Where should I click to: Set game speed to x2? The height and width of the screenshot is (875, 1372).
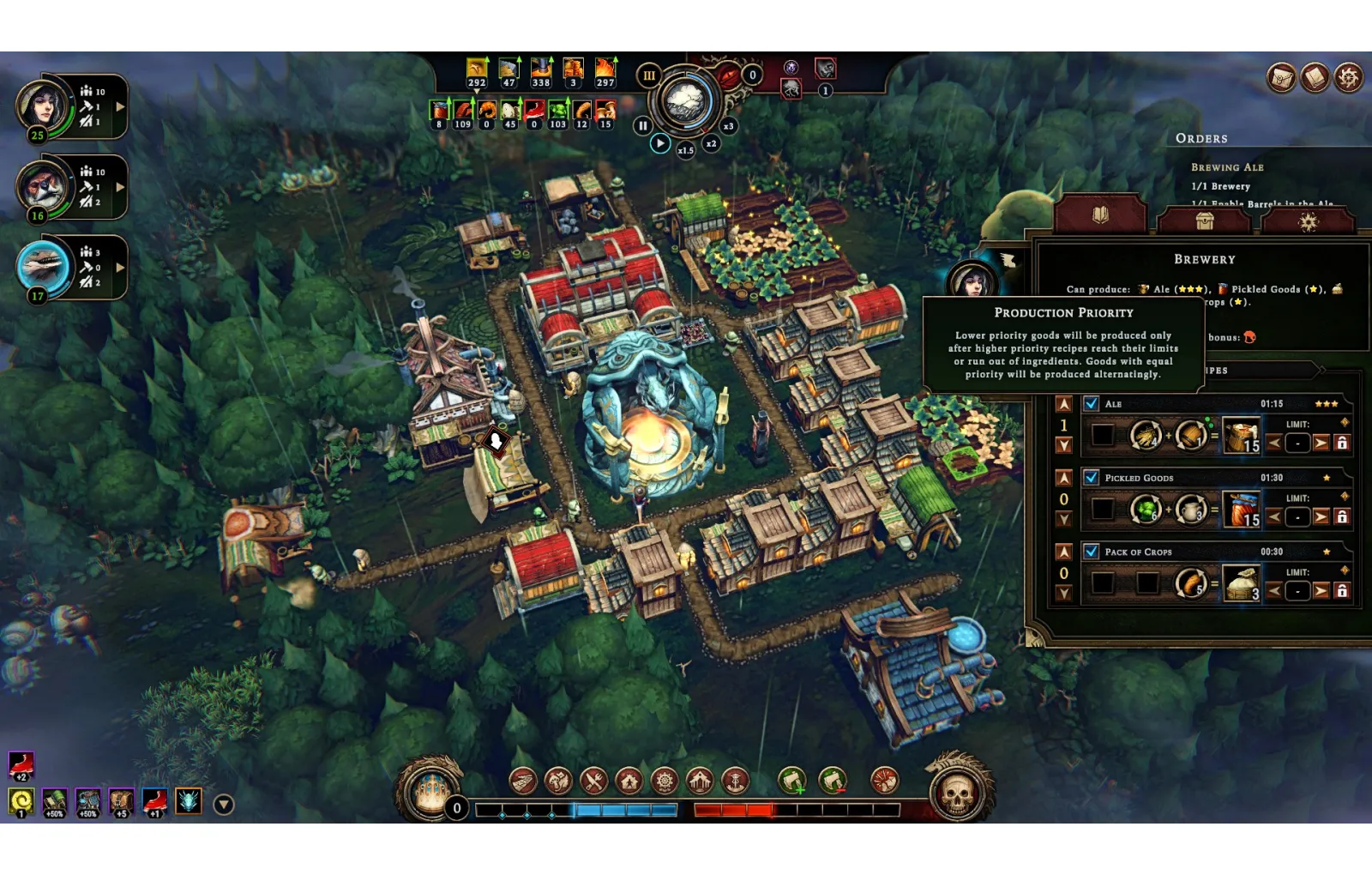pos(711,143)
